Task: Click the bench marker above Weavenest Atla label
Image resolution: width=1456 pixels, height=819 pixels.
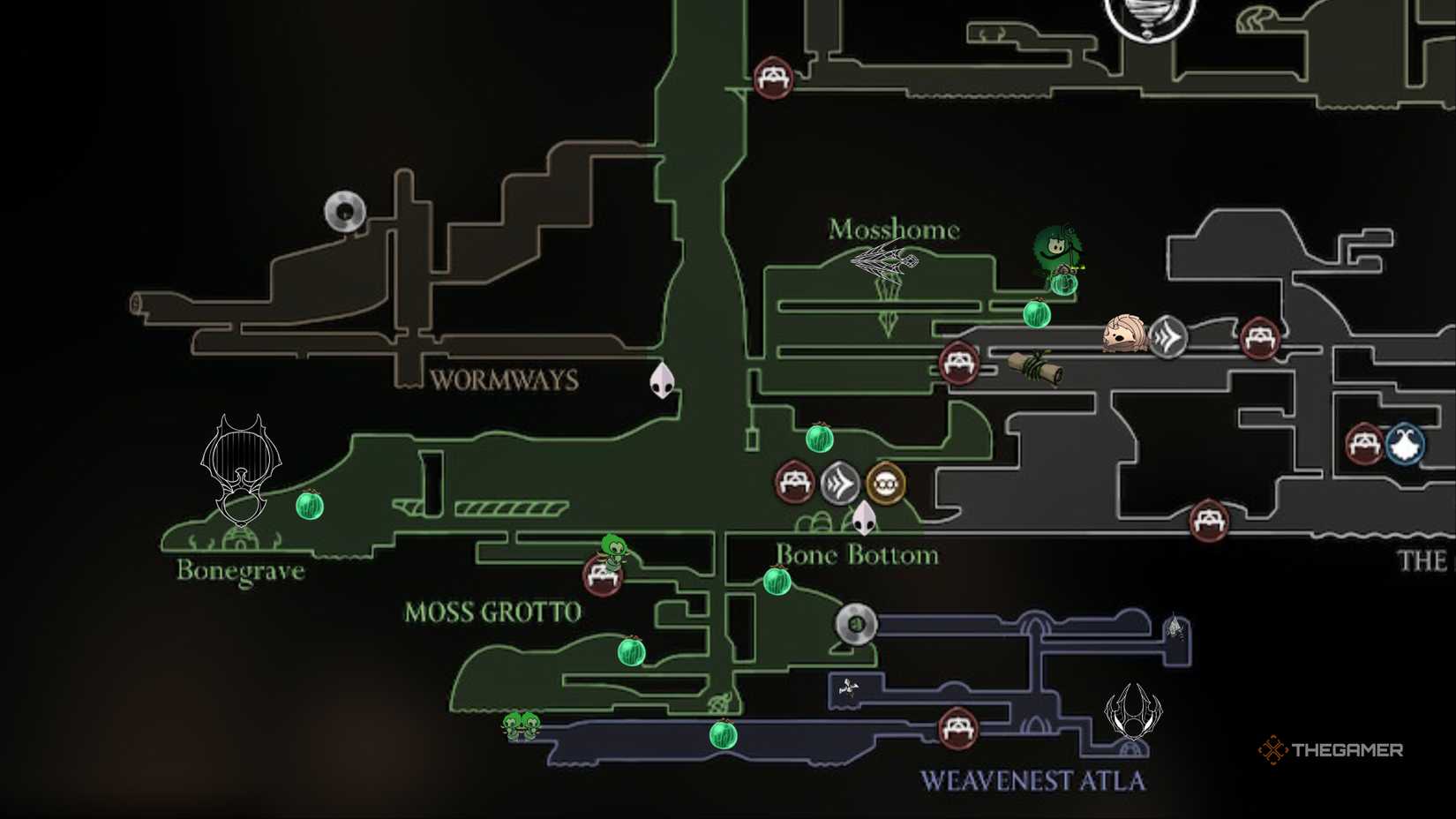Action: point(957,726)
